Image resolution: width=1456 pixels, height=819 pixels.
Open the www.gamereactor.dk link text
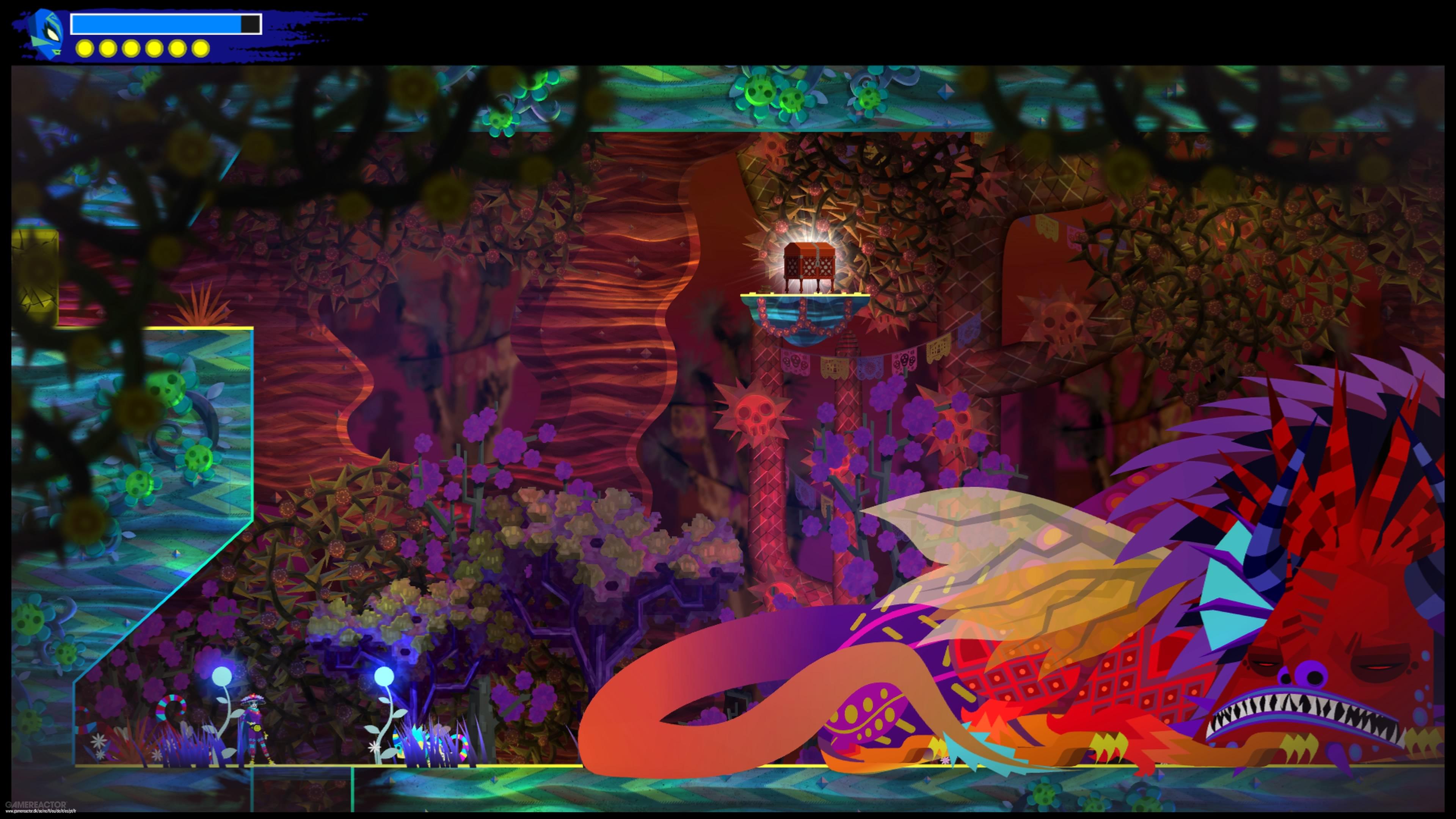point(41,812)
